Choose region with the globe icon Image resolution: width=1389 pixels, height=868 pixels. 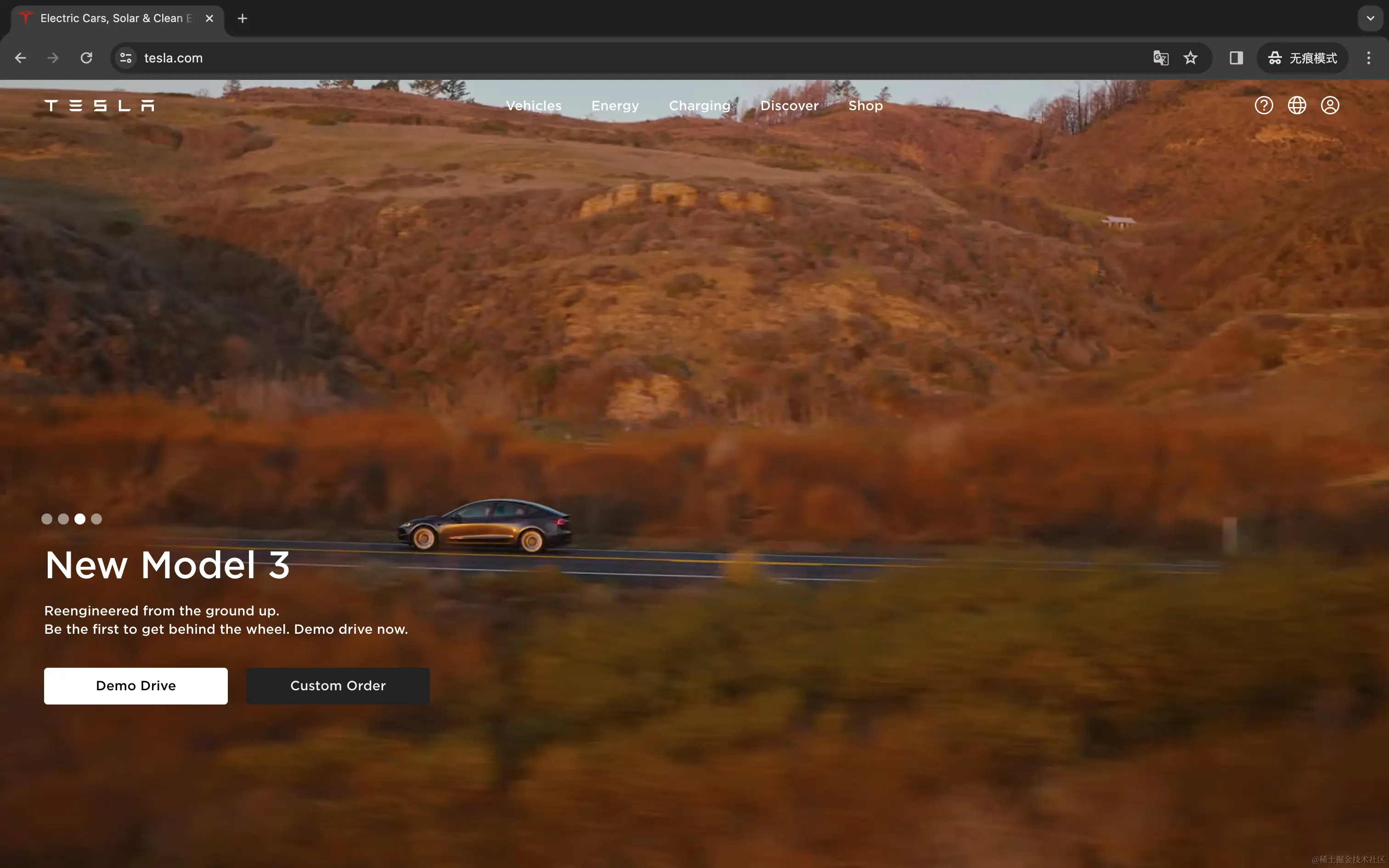pyautogui.click(x=1297, y=106)
